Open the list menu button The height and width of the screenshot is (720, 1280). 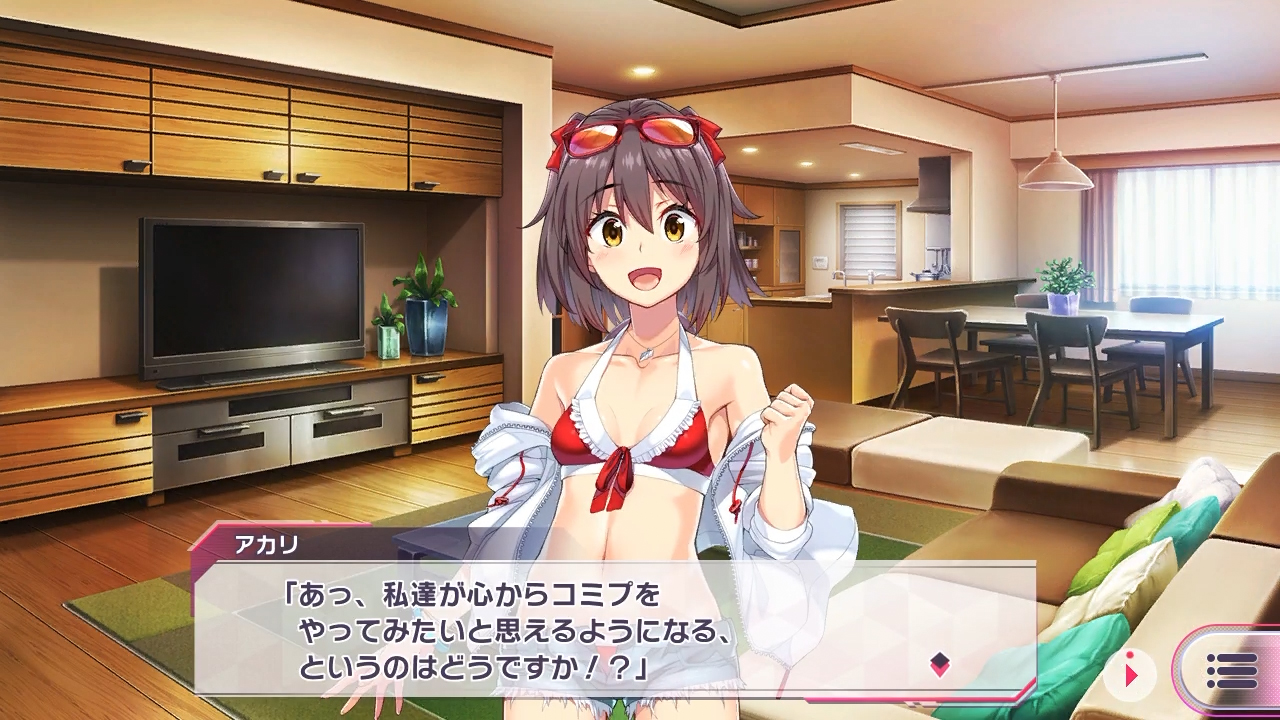[1231, 671]
